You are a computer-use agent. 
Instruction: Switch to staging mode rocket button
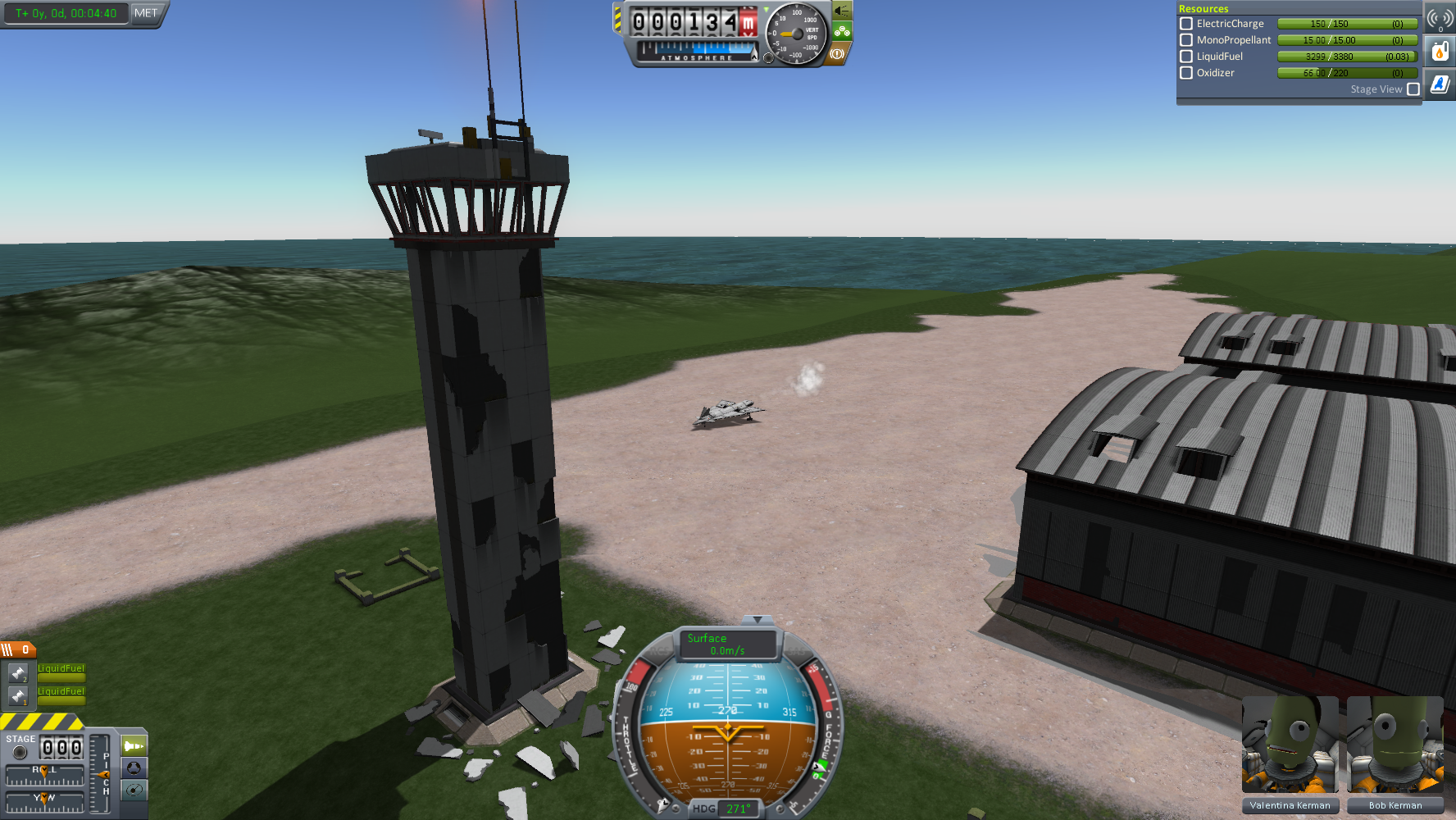[x=134, y=746]
